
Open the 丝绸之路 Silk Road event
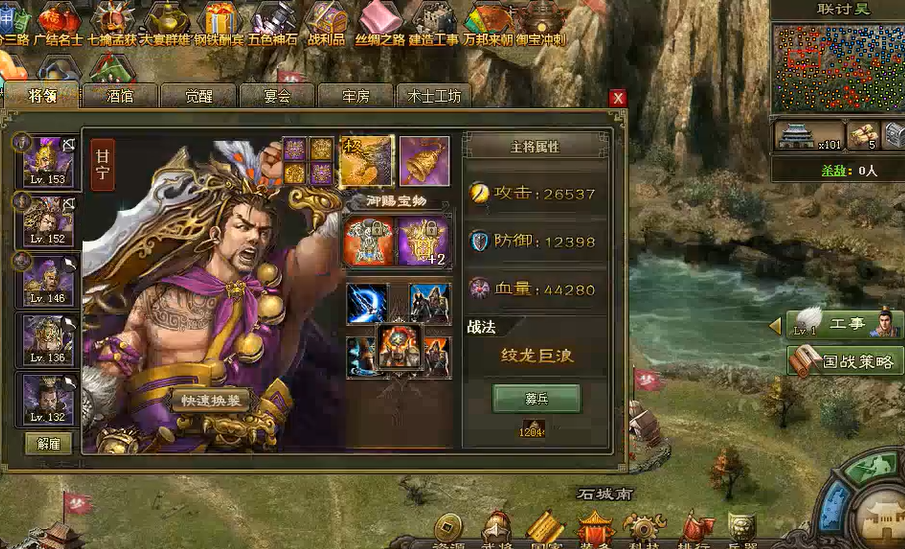(x=381, y=21)
